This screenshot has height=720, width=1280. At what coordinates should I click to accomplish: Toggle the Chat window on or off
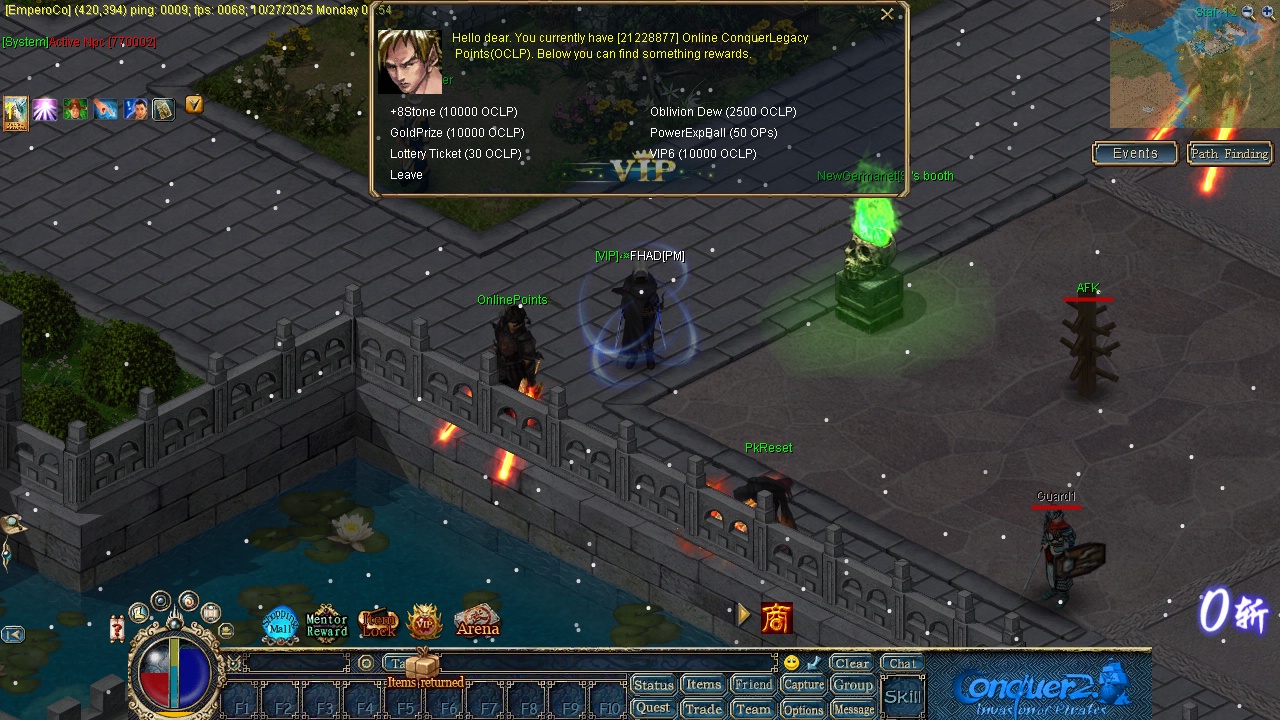[x=901, y=662]
